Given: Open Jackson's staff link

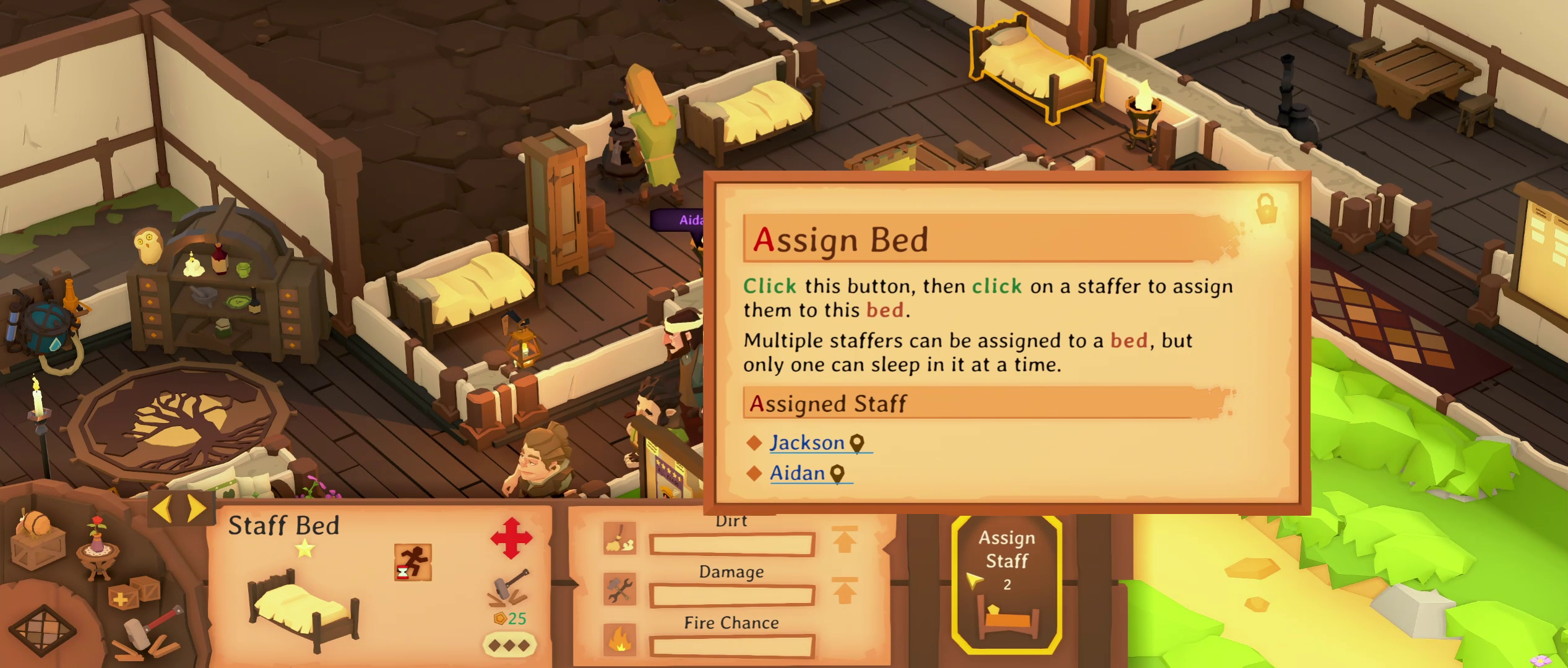Looking at the screenshot, I should [807, 443].
